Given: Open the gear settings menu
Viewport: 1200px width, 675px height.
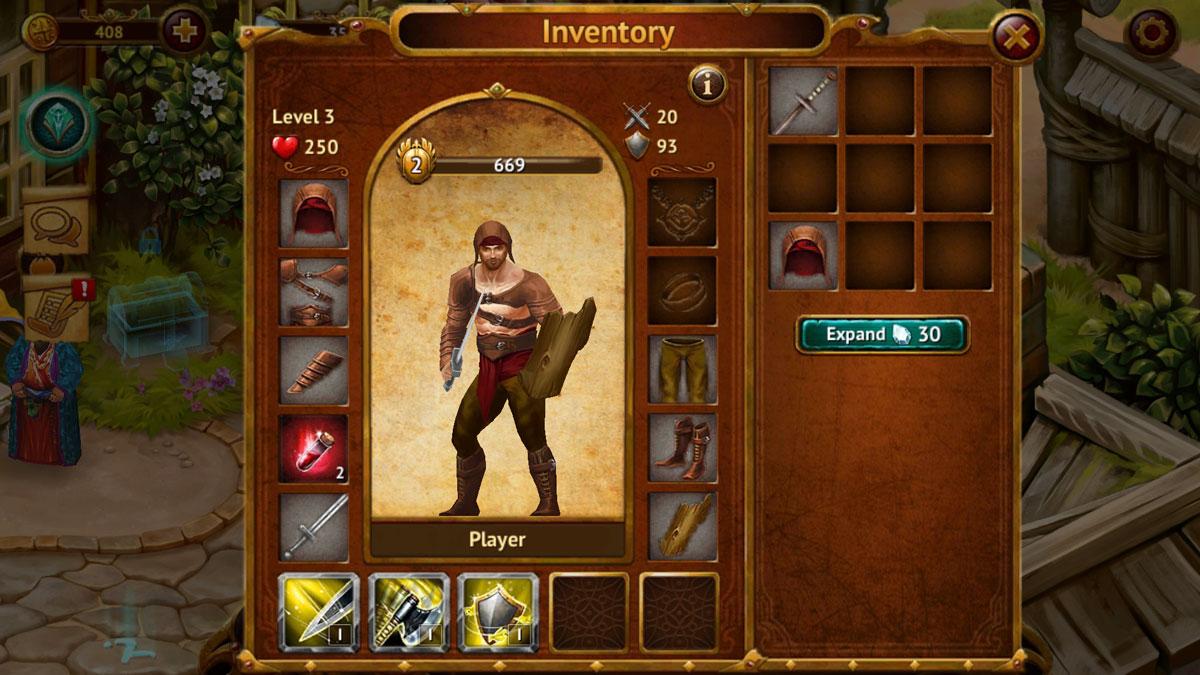Looking at the screenshot, I should (x=1150, y=34).
